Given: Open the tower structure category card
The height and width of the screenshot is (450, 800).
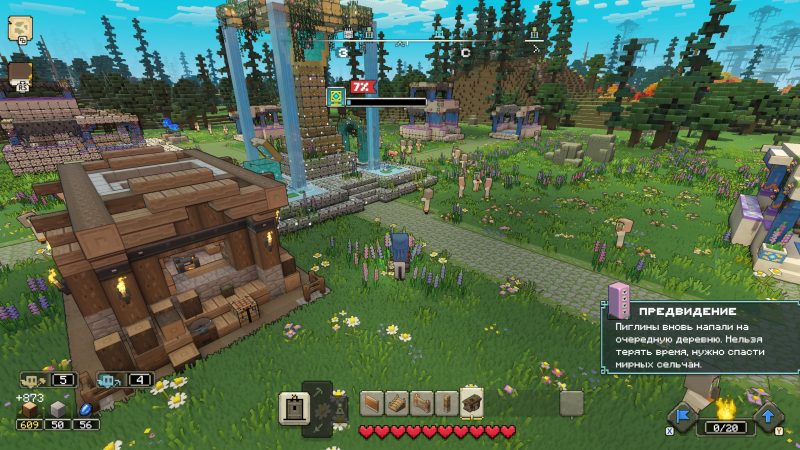Looking at the screenshot, I should pyautogui.click(x=295, y=407).
